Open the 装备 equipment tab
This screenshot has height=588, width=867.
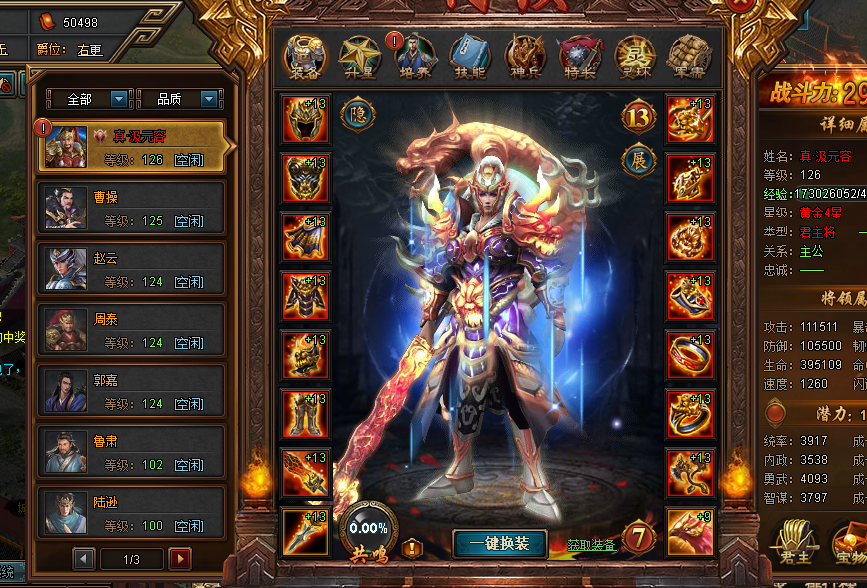pyautogui.click(x=307, y=56)
